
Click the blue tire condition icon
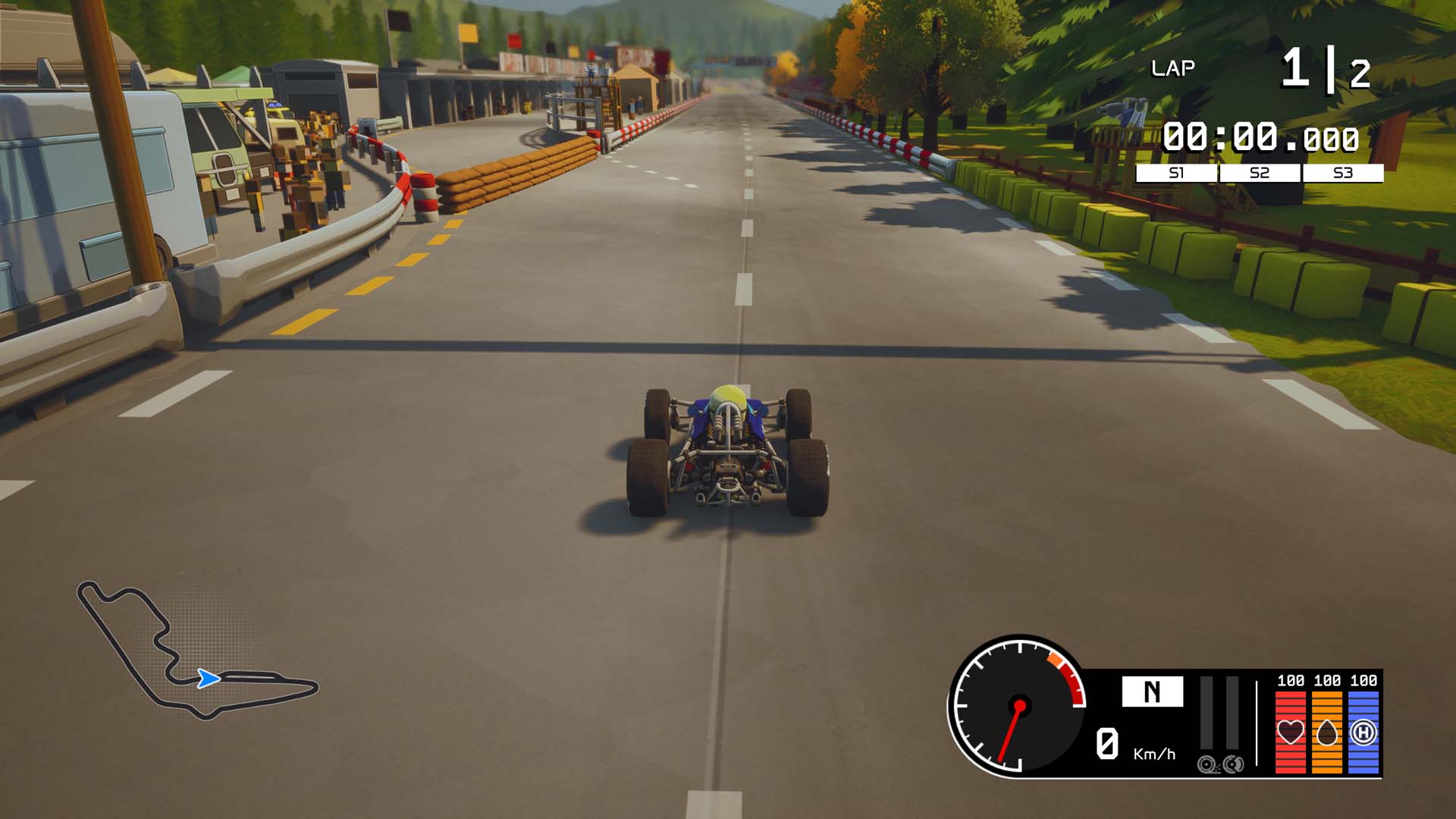click(1363, 732)
